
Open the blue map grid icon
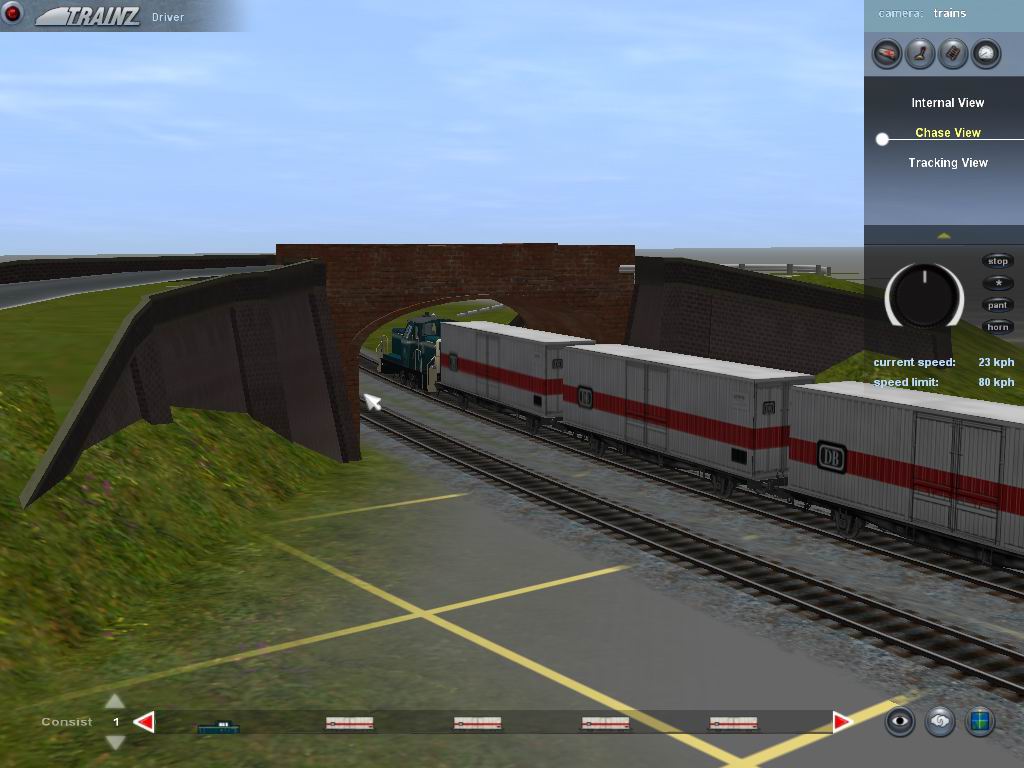click(x=980, y=721)
